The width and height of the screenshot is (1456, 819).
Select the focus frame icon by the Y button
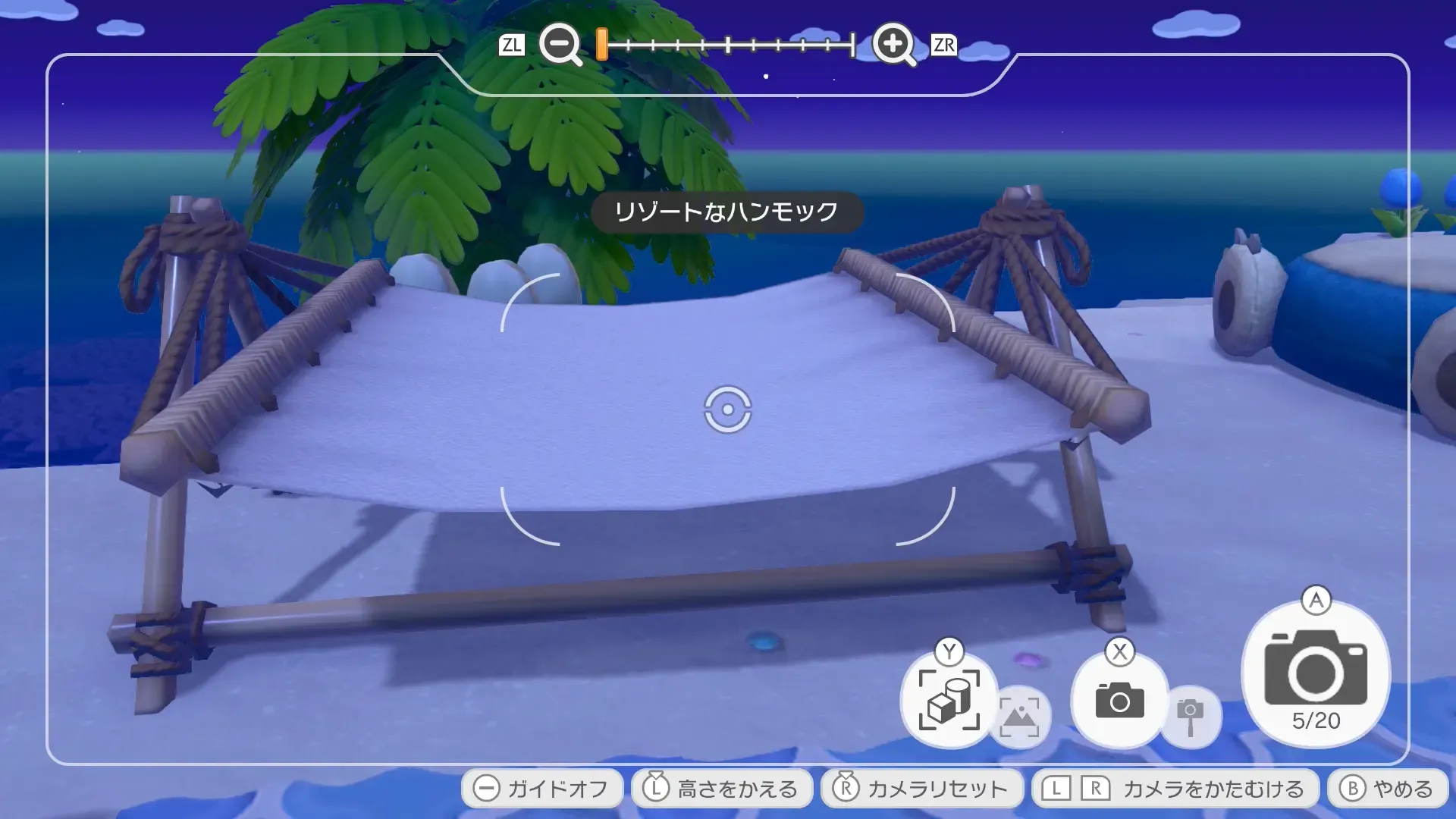[949, 699]
